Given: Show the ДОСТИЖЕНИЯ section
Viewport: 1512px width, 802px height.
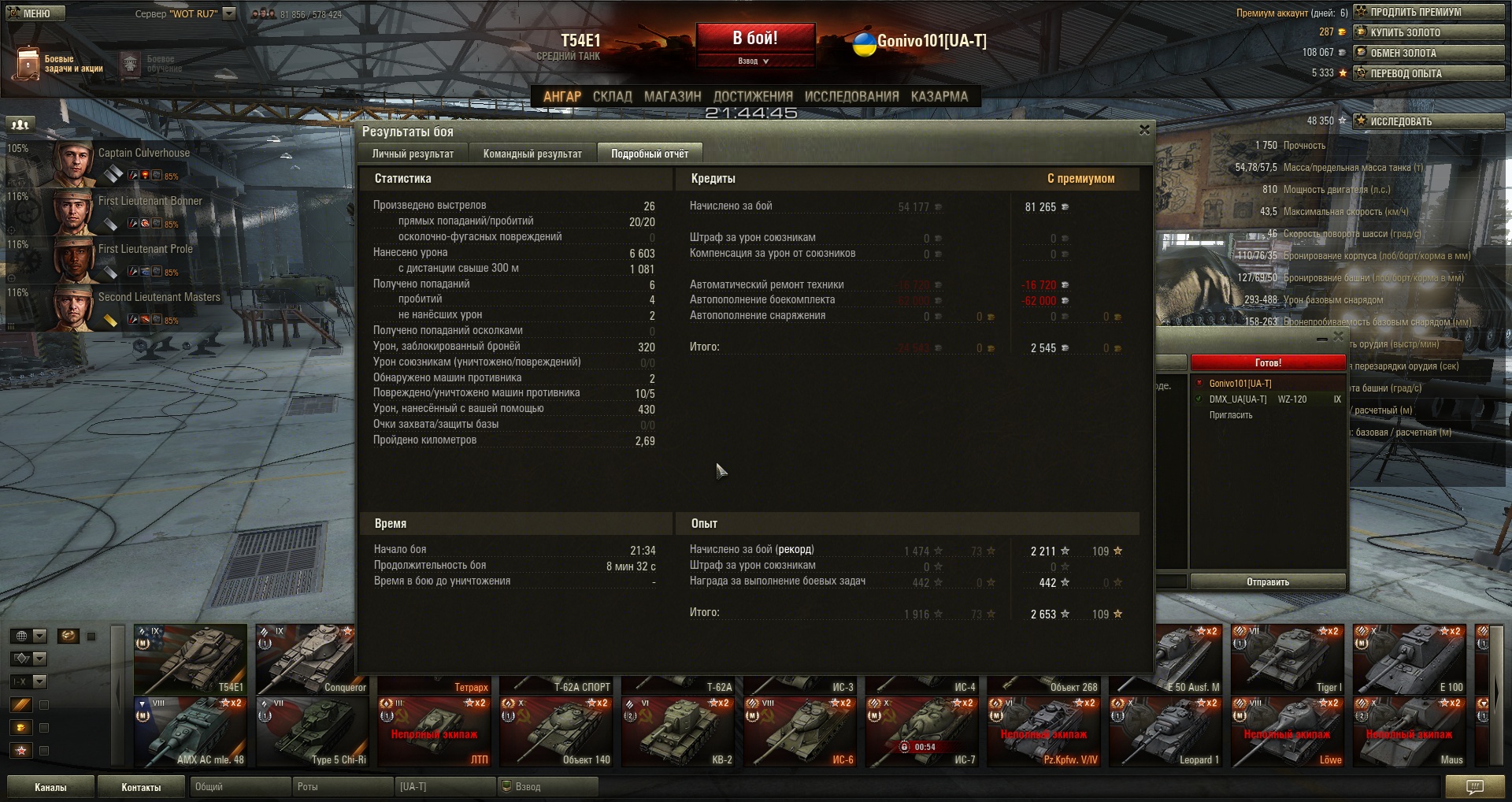Looking at the screenshot, I should click(753, 96).
